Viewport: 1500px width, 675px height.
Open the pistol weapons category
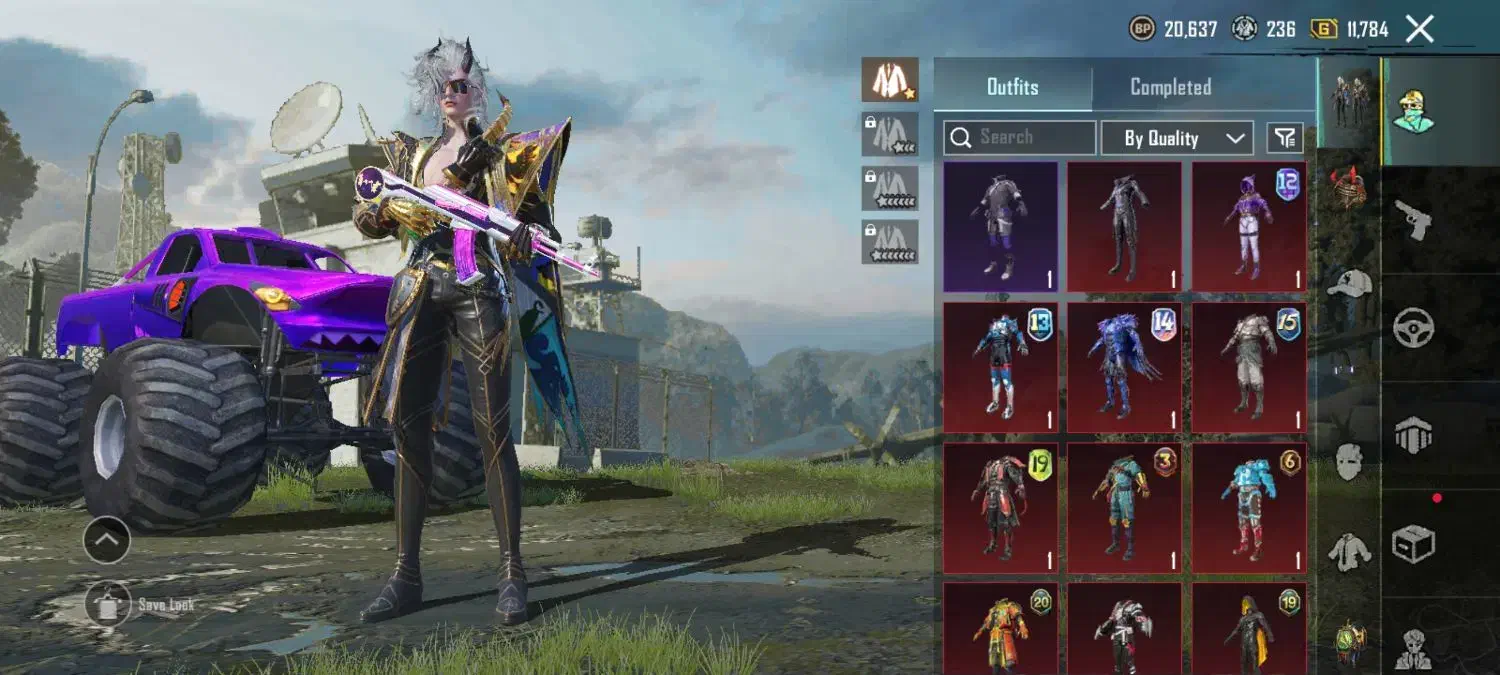(1414, 220)
